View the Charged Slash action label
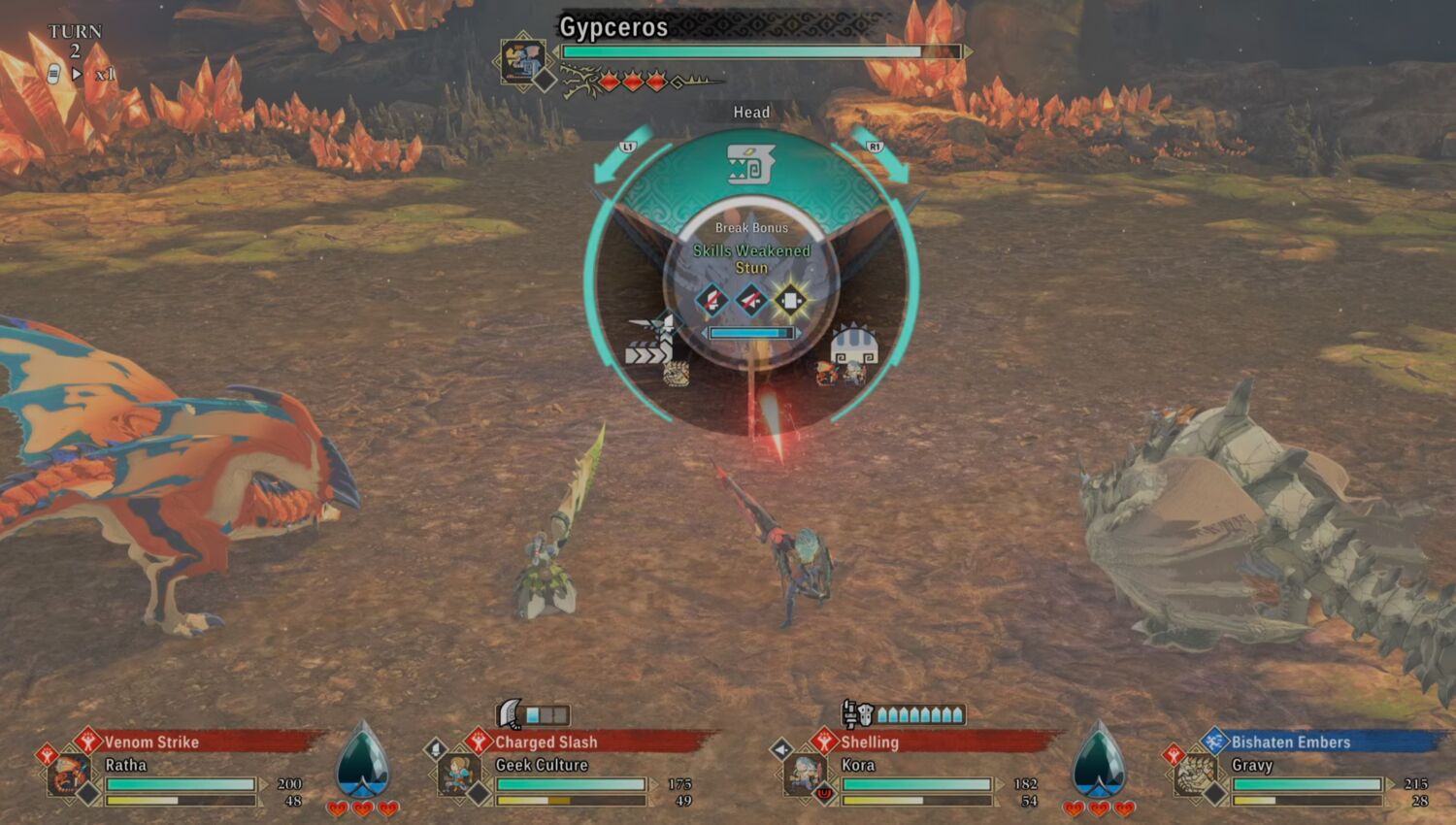 pos(546,742)
